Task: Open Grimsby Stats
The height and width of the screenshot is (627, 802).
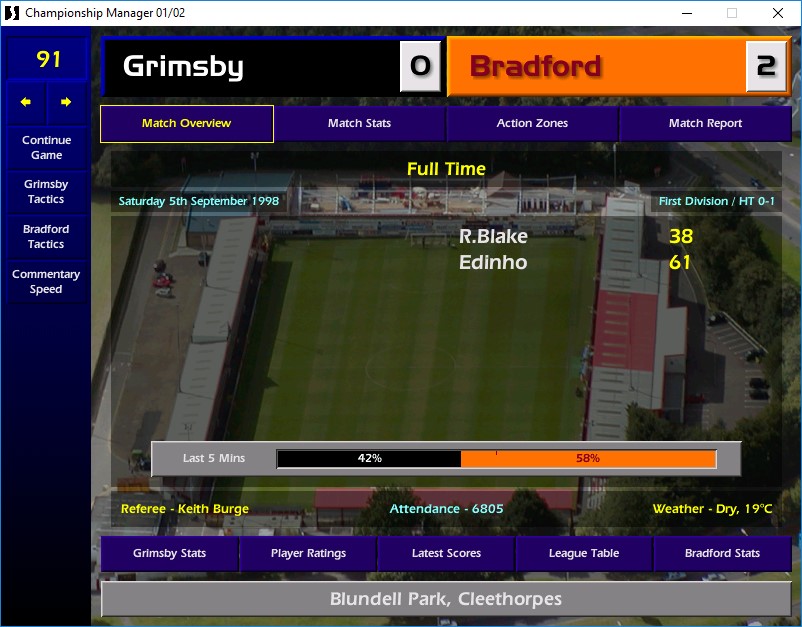Action: pos(169,553)
